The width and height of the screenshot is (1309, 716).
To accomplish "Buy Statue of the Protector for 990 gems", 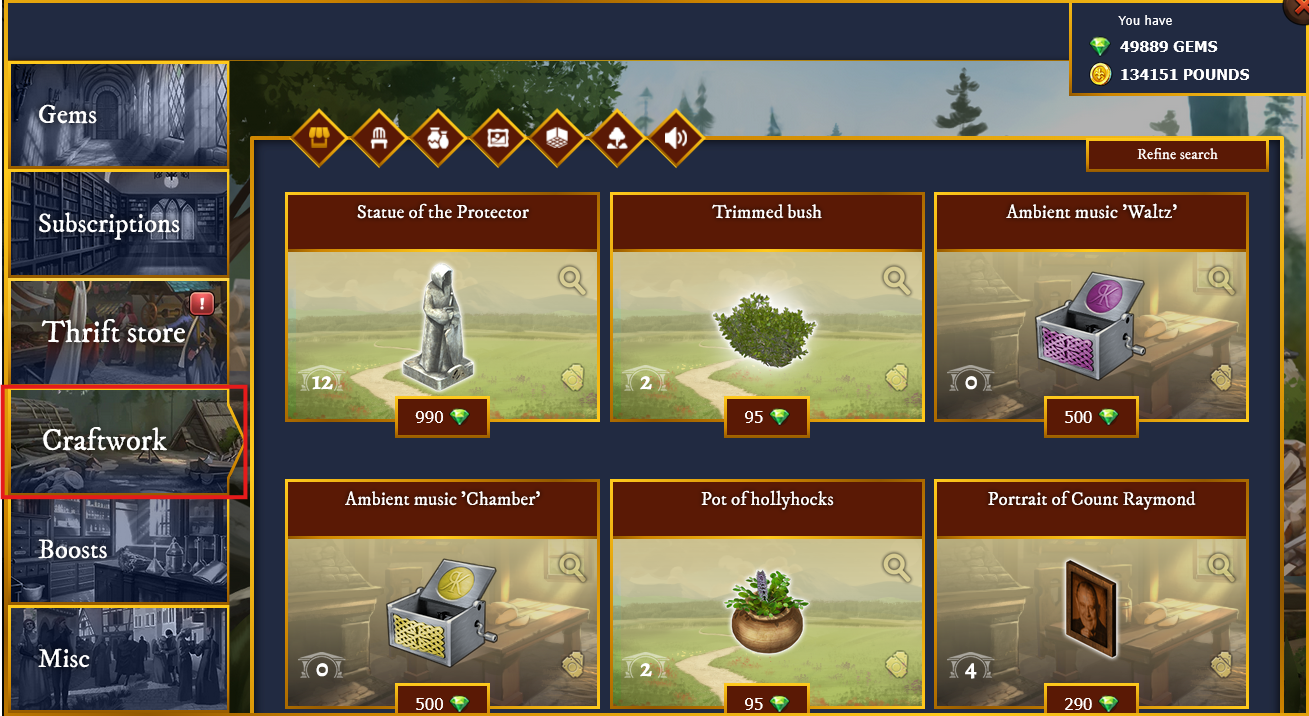I will pos(442,417).
